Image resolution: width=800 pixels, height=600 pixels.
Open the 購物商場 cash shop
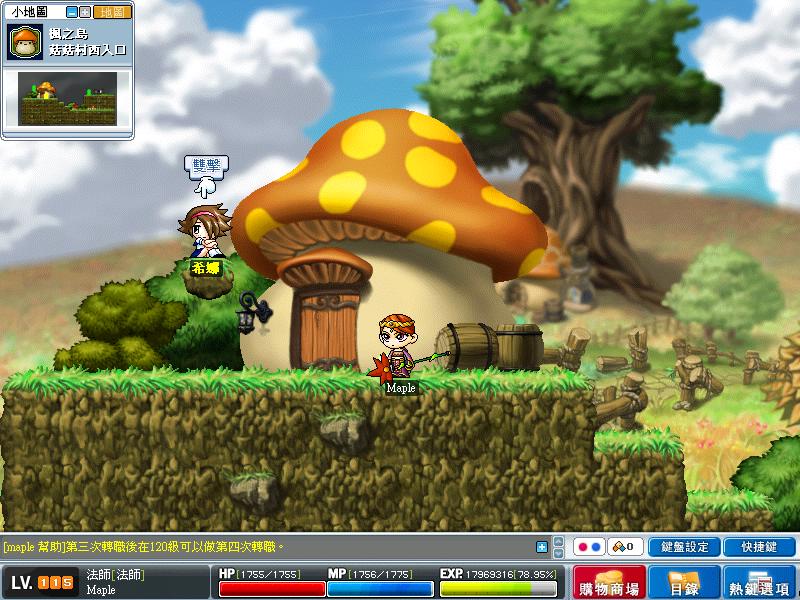coord(609,582)
